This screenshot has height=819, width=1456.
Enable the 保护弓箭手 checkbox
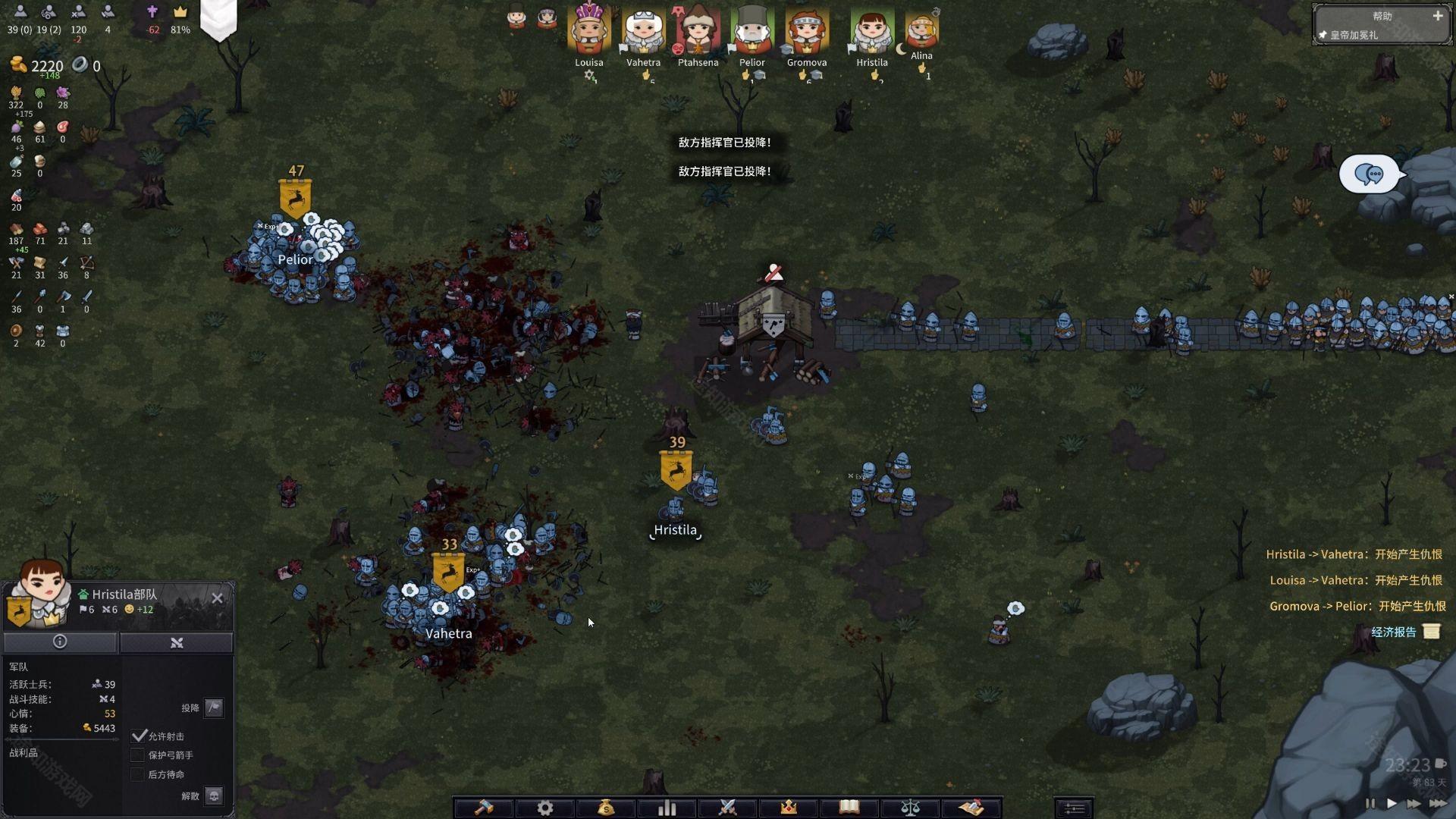tap(138, 755)
